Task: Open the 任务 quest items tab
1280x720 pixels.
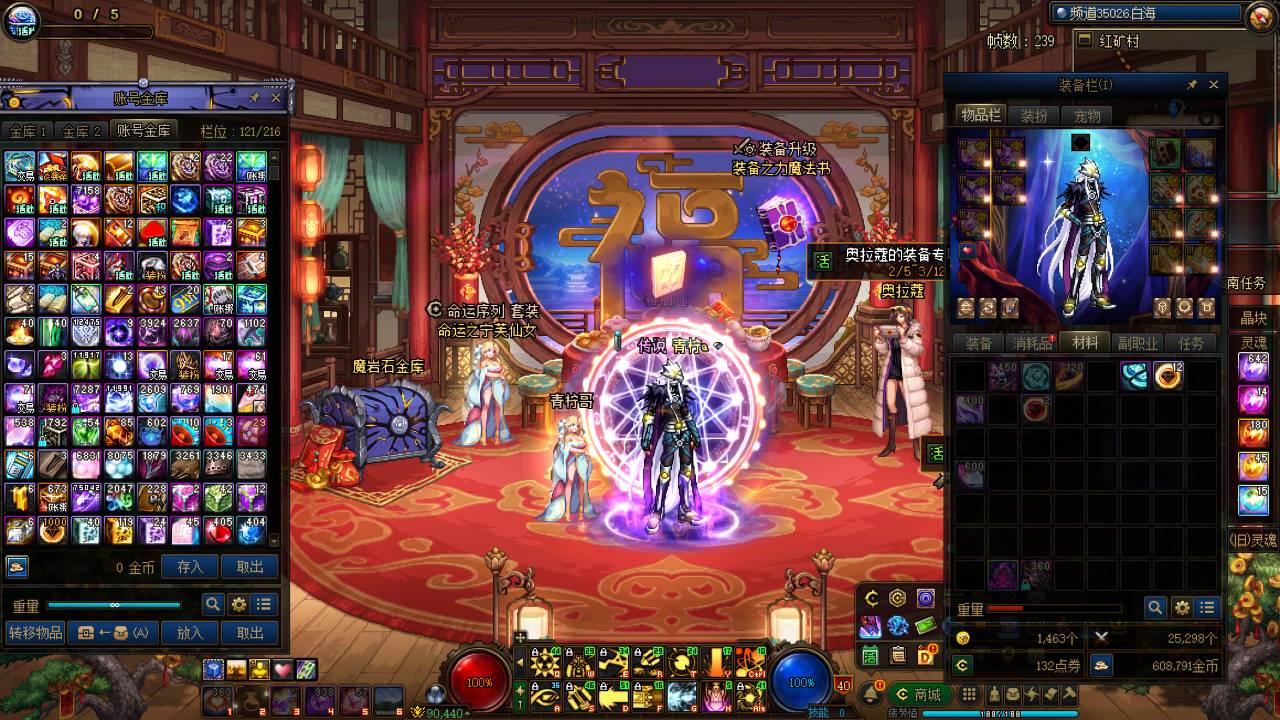Action: (1191, 343)
